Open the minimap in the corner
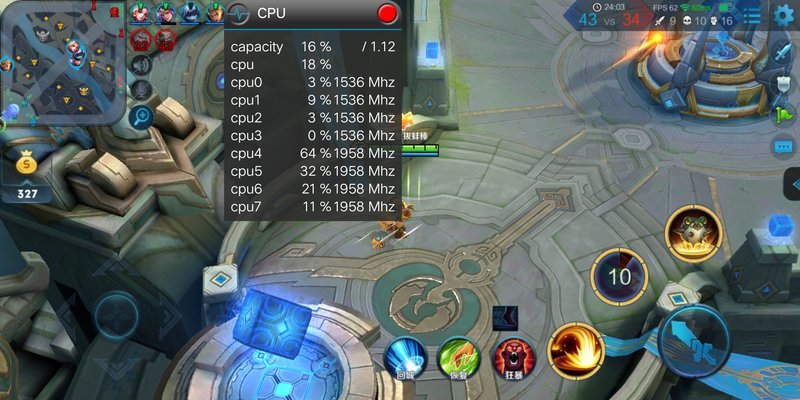Viewport: 800px width, 400px height. point(60,62)
